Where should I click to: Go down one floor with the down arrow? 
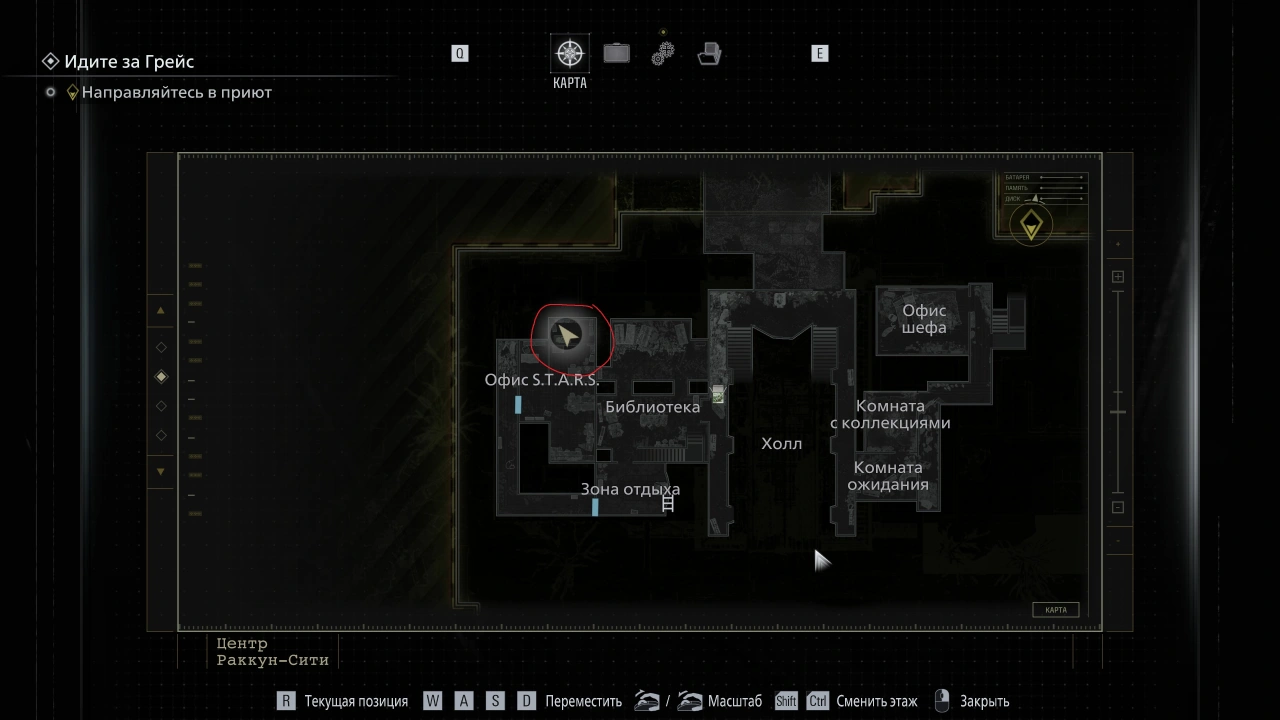point(161,472)
